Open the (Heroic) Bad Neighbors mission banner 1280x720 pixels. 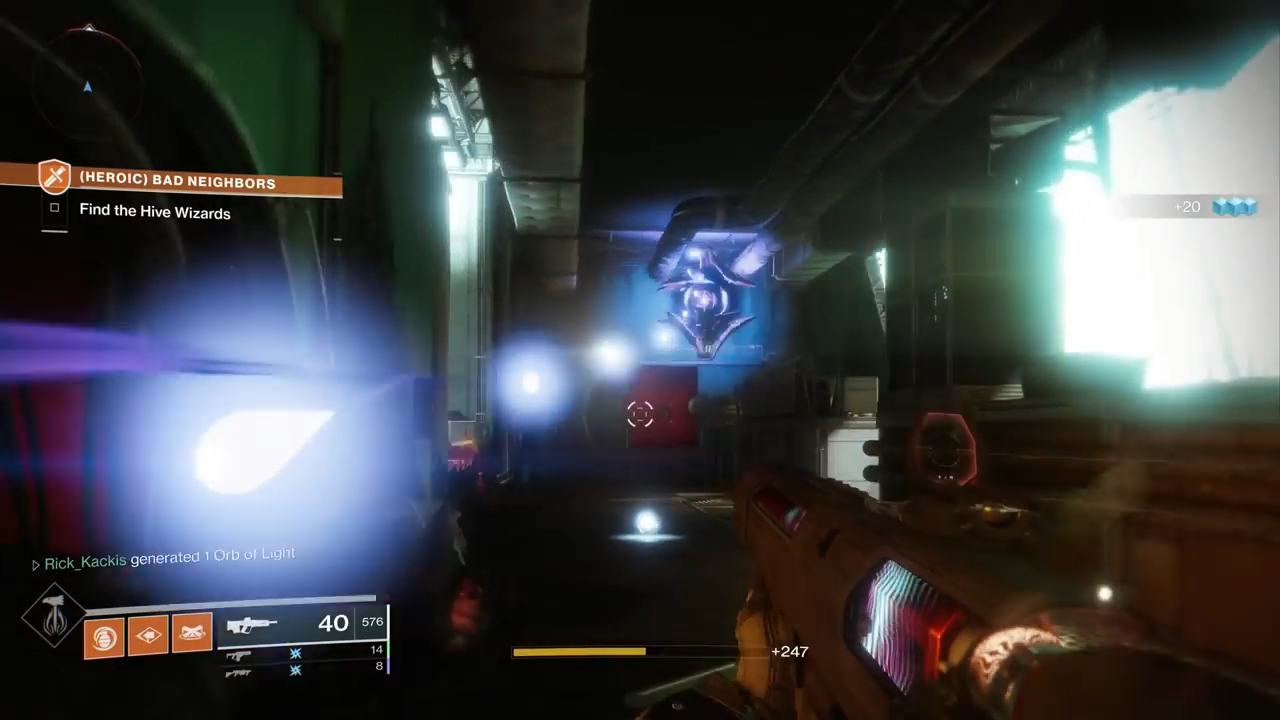pyautogui.click(x=178, y=183)
